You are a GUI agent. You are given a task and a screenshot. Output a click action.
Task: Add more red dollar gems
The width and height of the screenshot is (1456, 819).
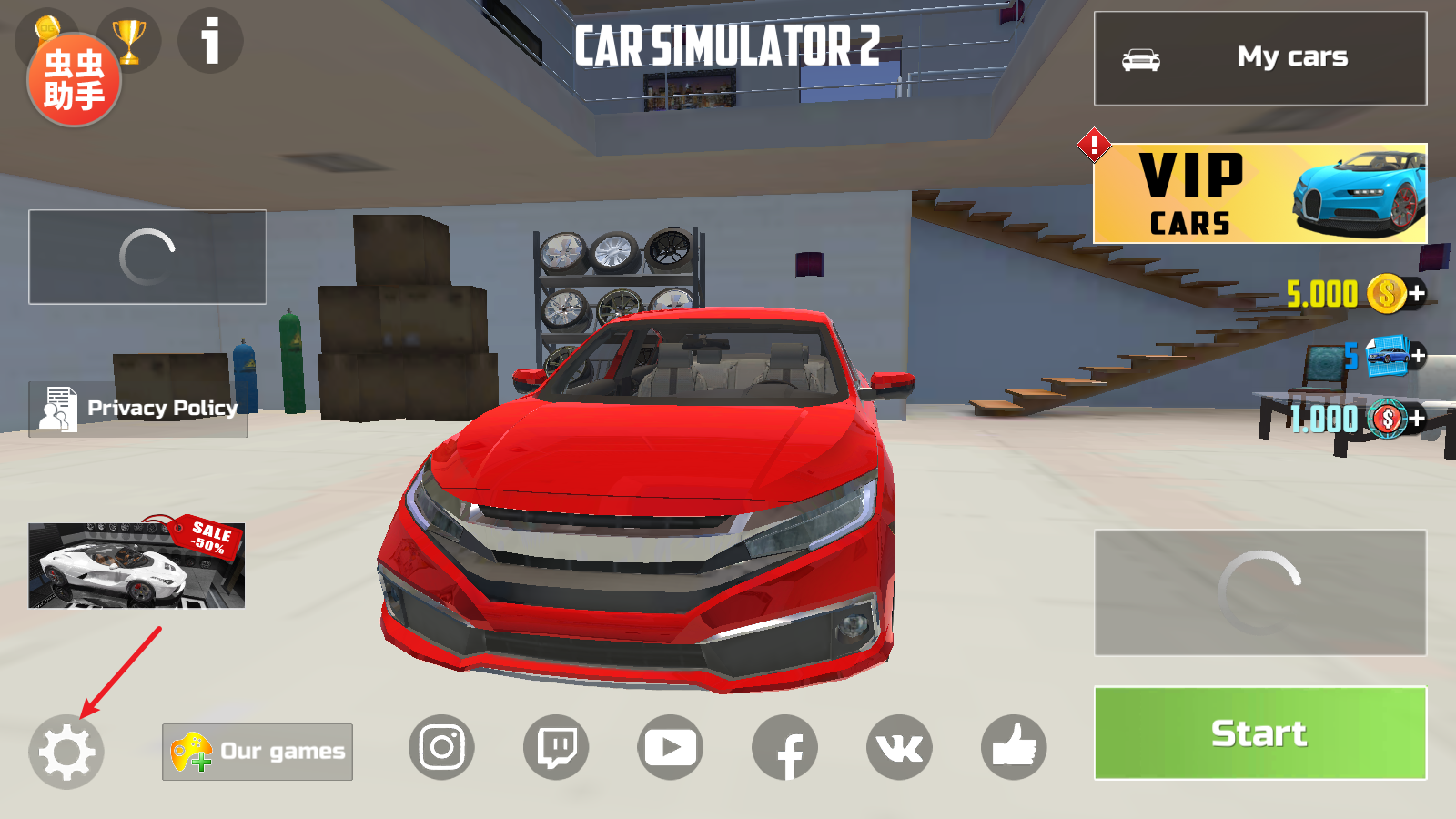[x=1417, y=419]
